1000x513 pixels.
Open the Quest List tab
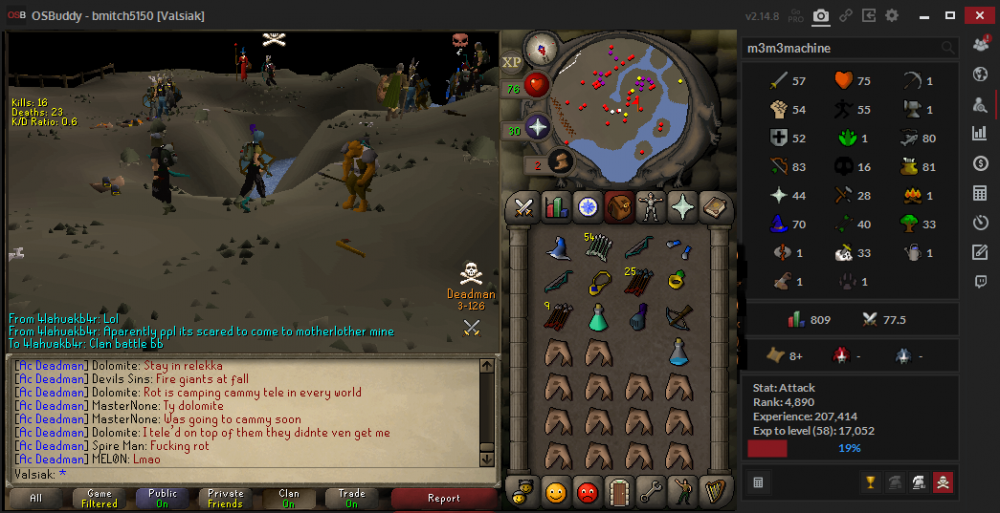point(588,206)
